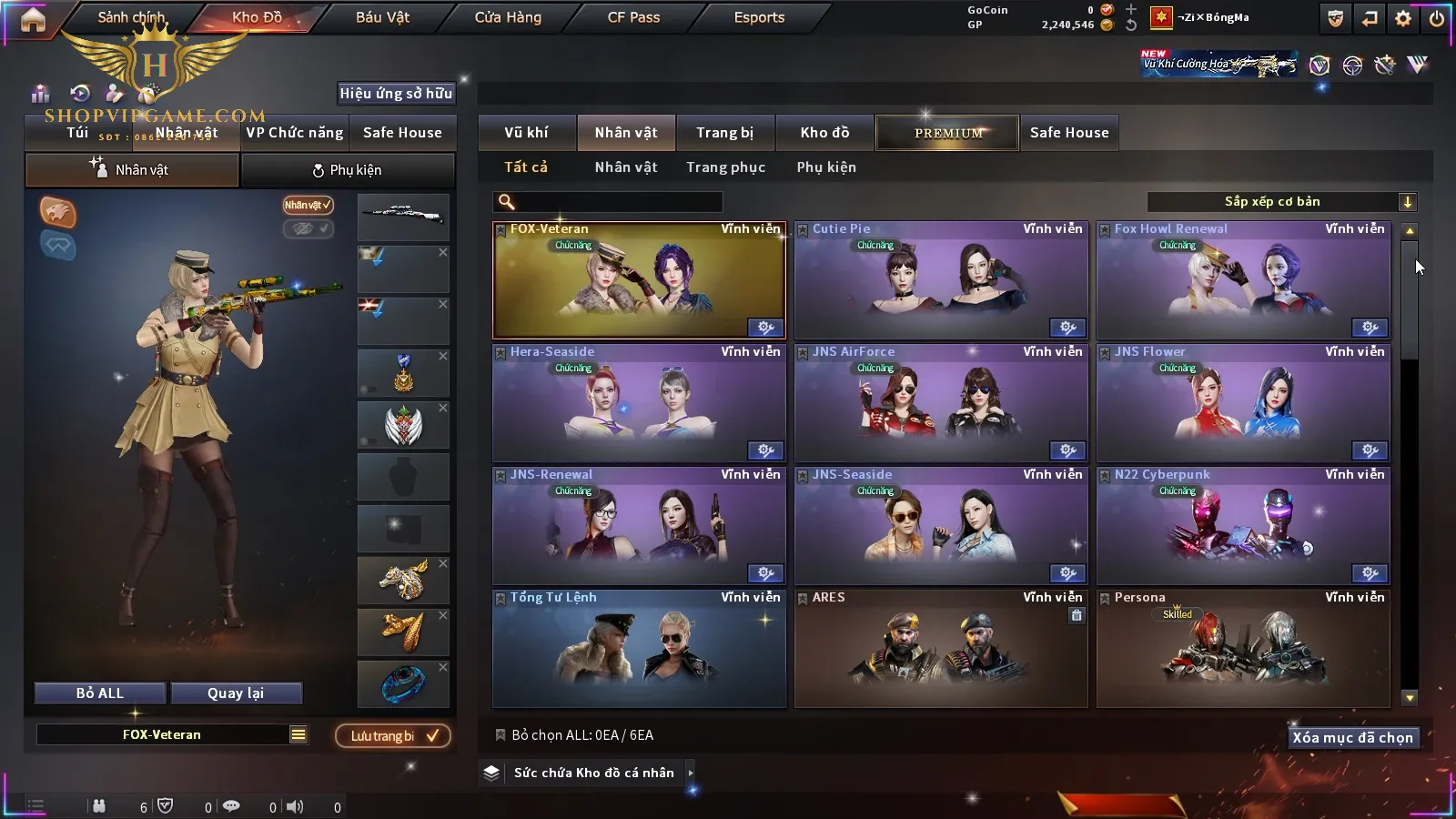Image resolution: width=1456 pixels, height=819 pixels.
Task: Open the Esports menu
Action: click(759, 17)
